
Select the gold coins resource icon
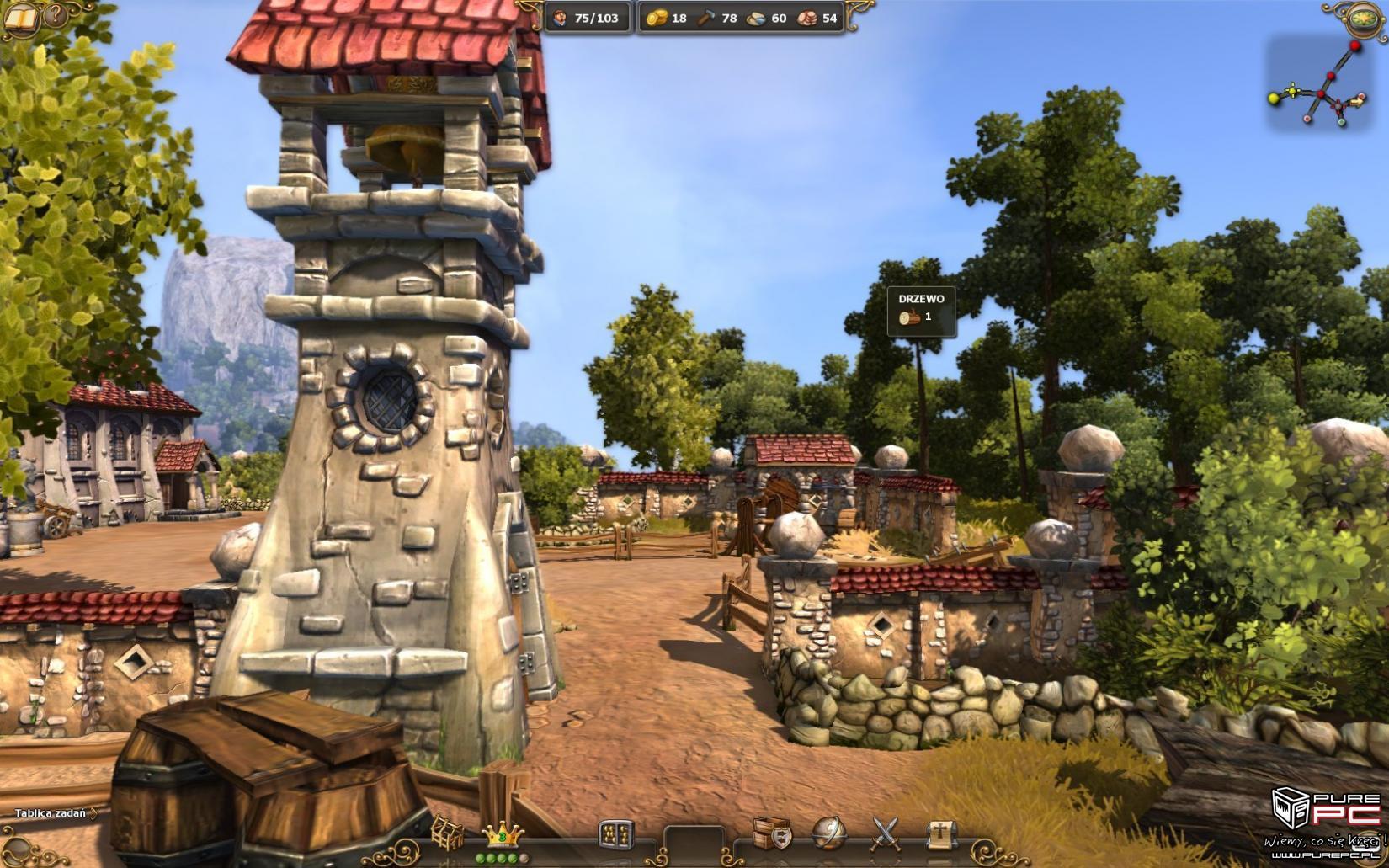coord(657,18)
